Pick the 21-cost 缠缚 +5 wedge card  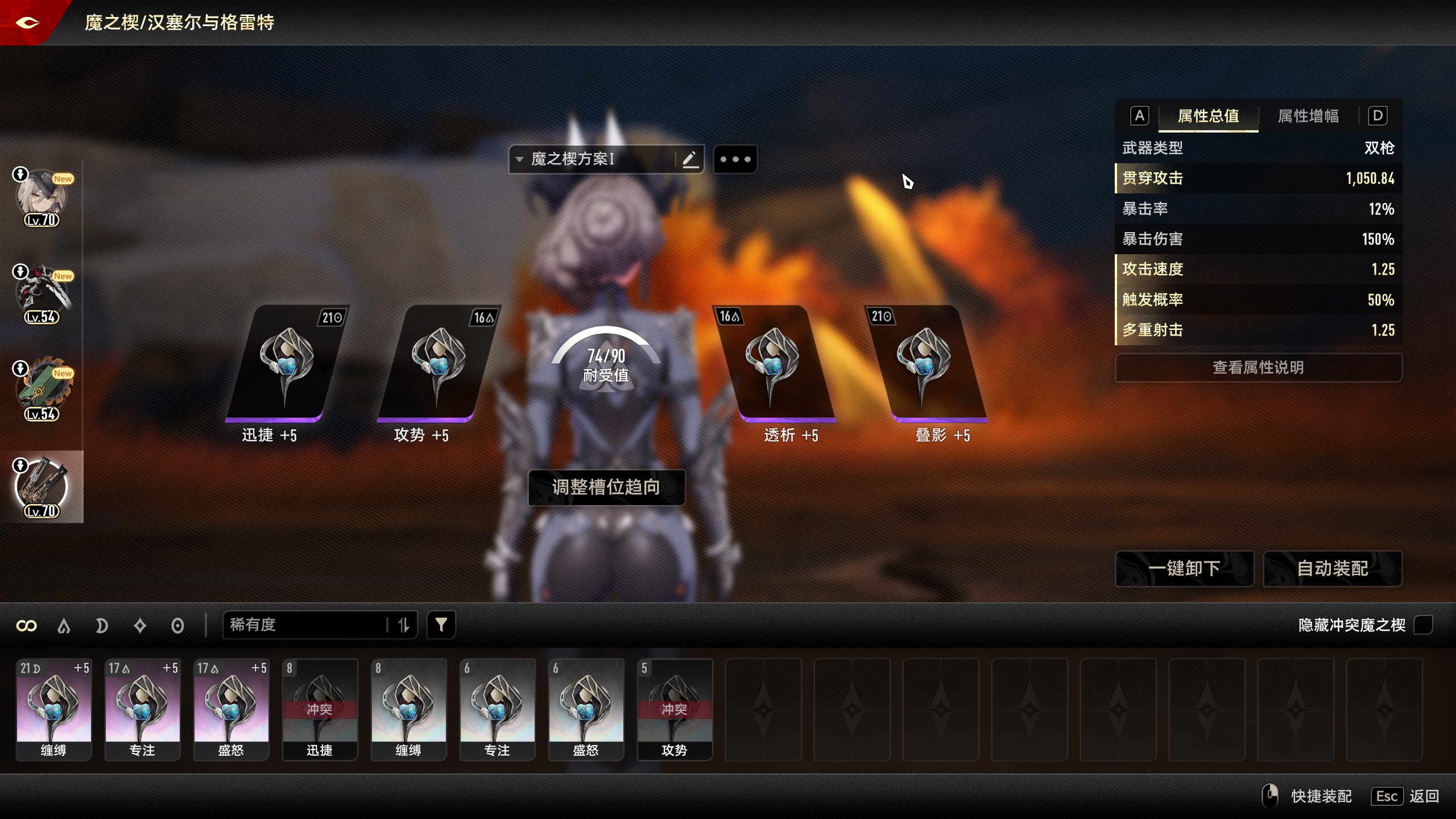[54, 709]
